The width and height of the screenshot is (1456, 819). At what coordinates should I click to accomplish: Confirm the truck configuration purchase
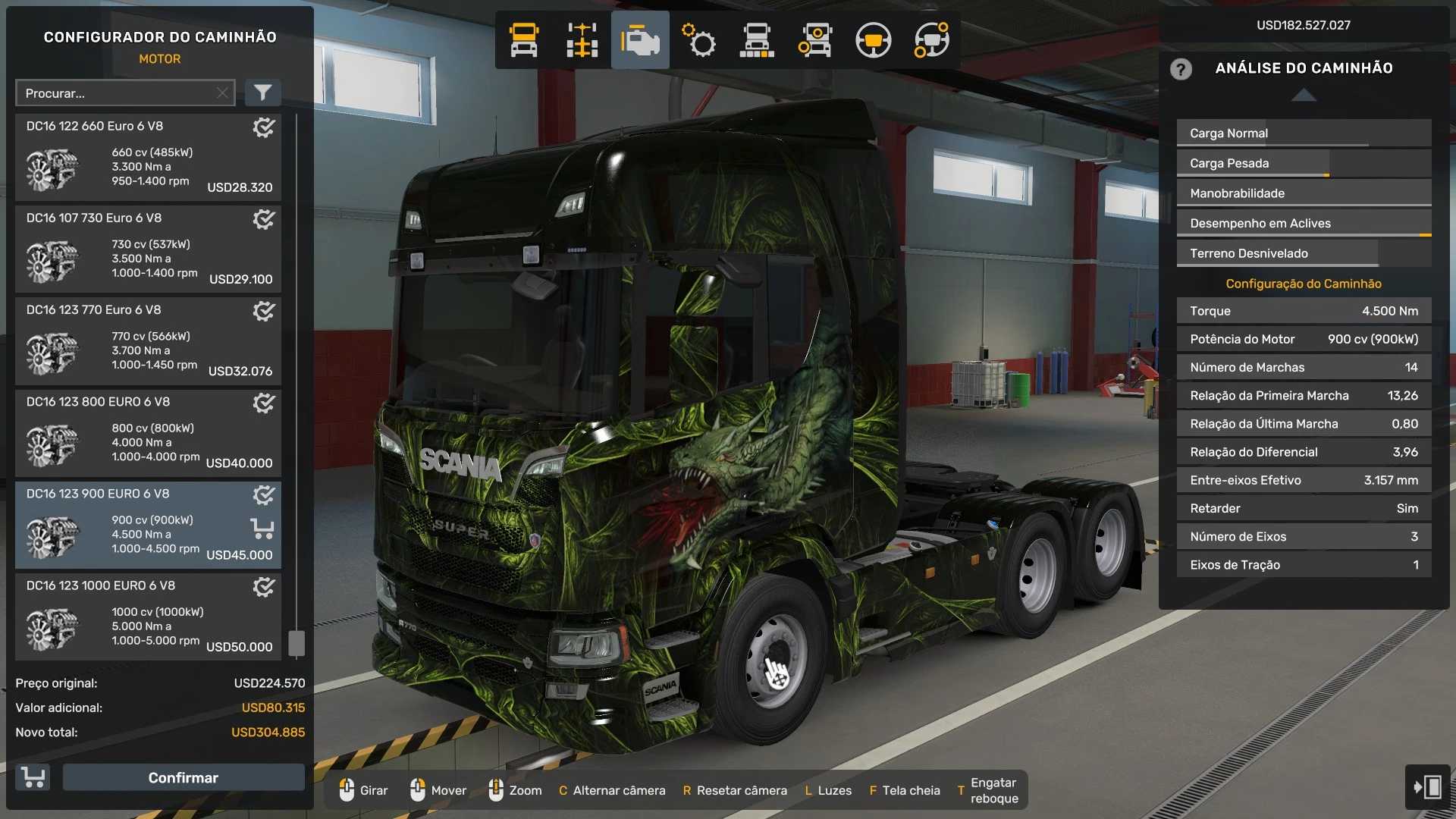[x=183, y=777]
